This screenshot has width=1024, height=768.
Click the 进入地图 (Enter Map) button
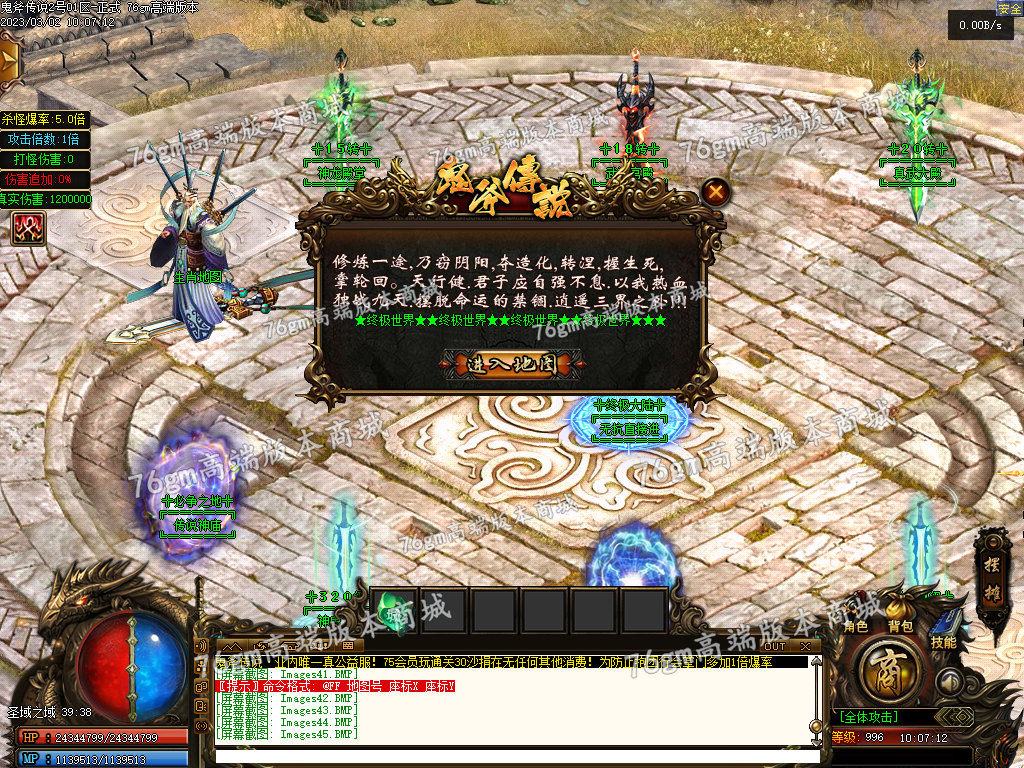click(x=511, y=364)
